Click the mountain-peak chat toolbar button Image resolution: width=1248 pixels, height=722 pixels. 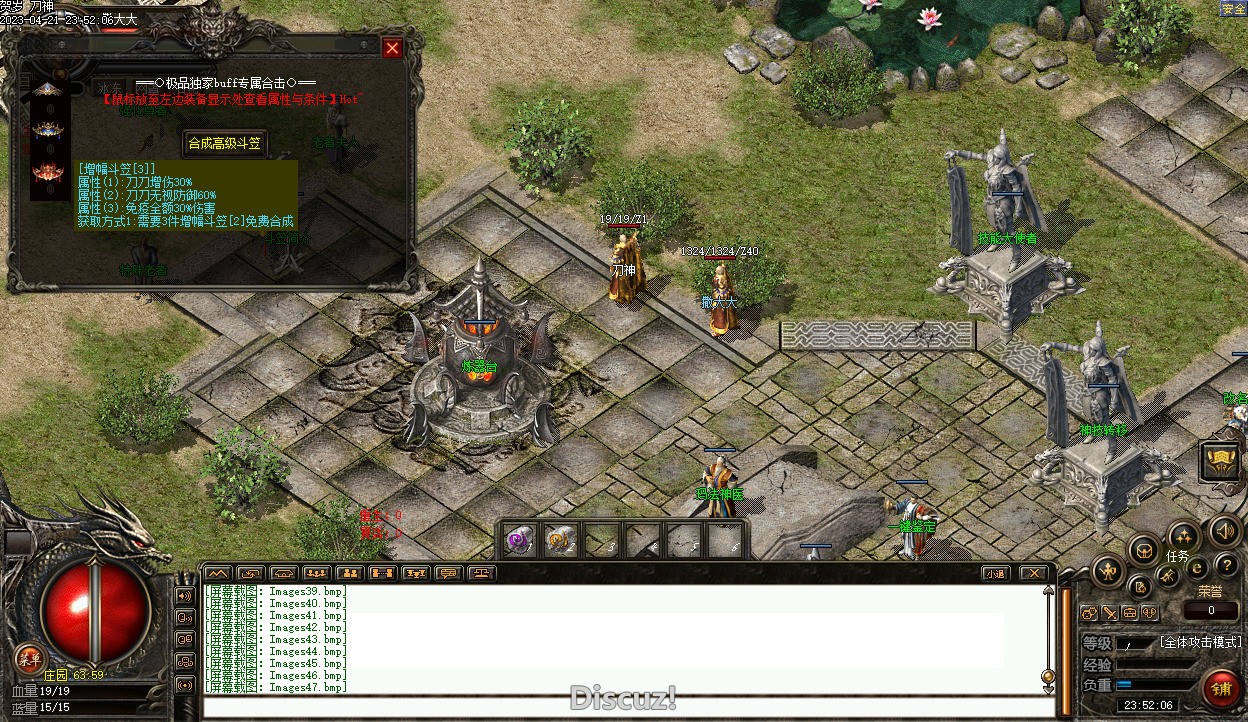[217, 573]
